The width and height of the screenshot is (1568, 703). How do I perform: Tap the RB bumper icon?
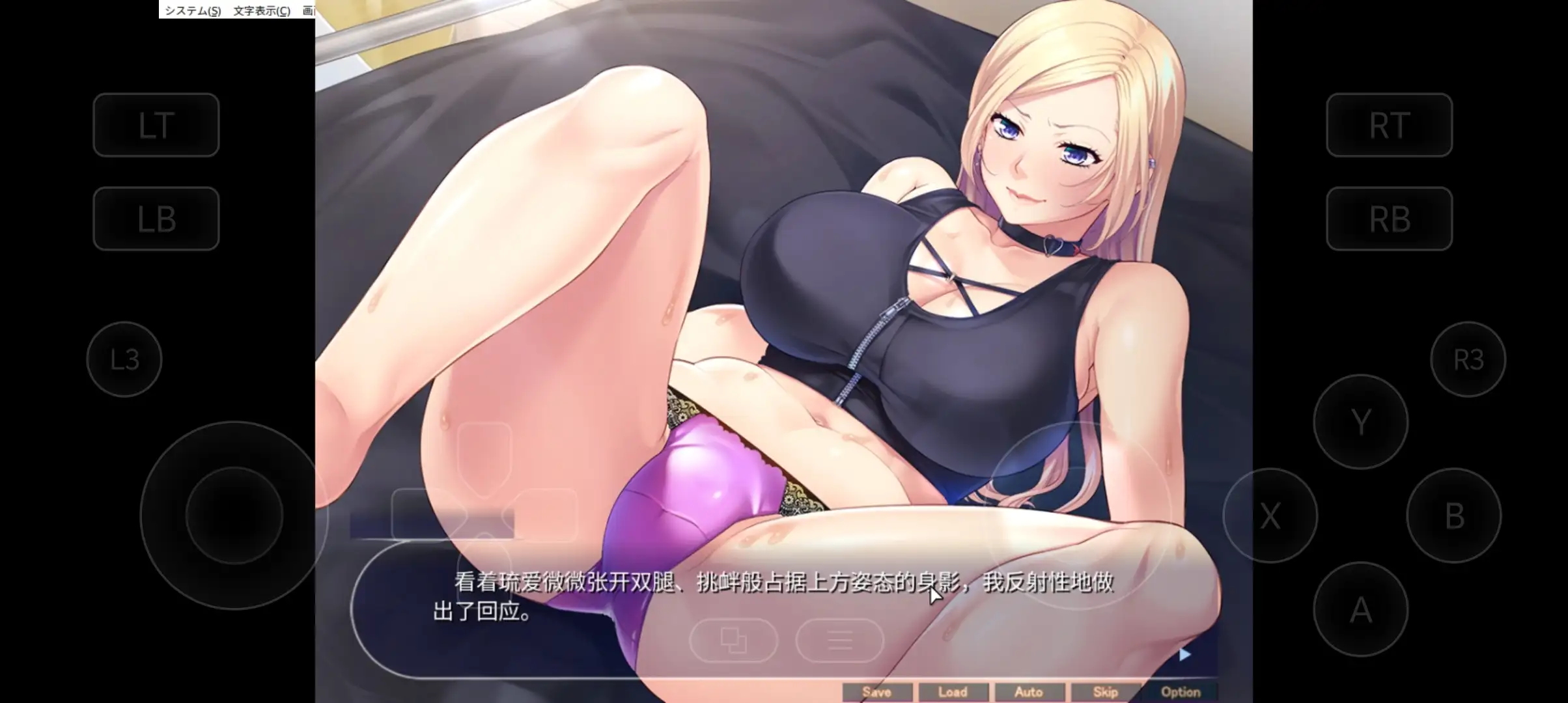point(1389,219)
